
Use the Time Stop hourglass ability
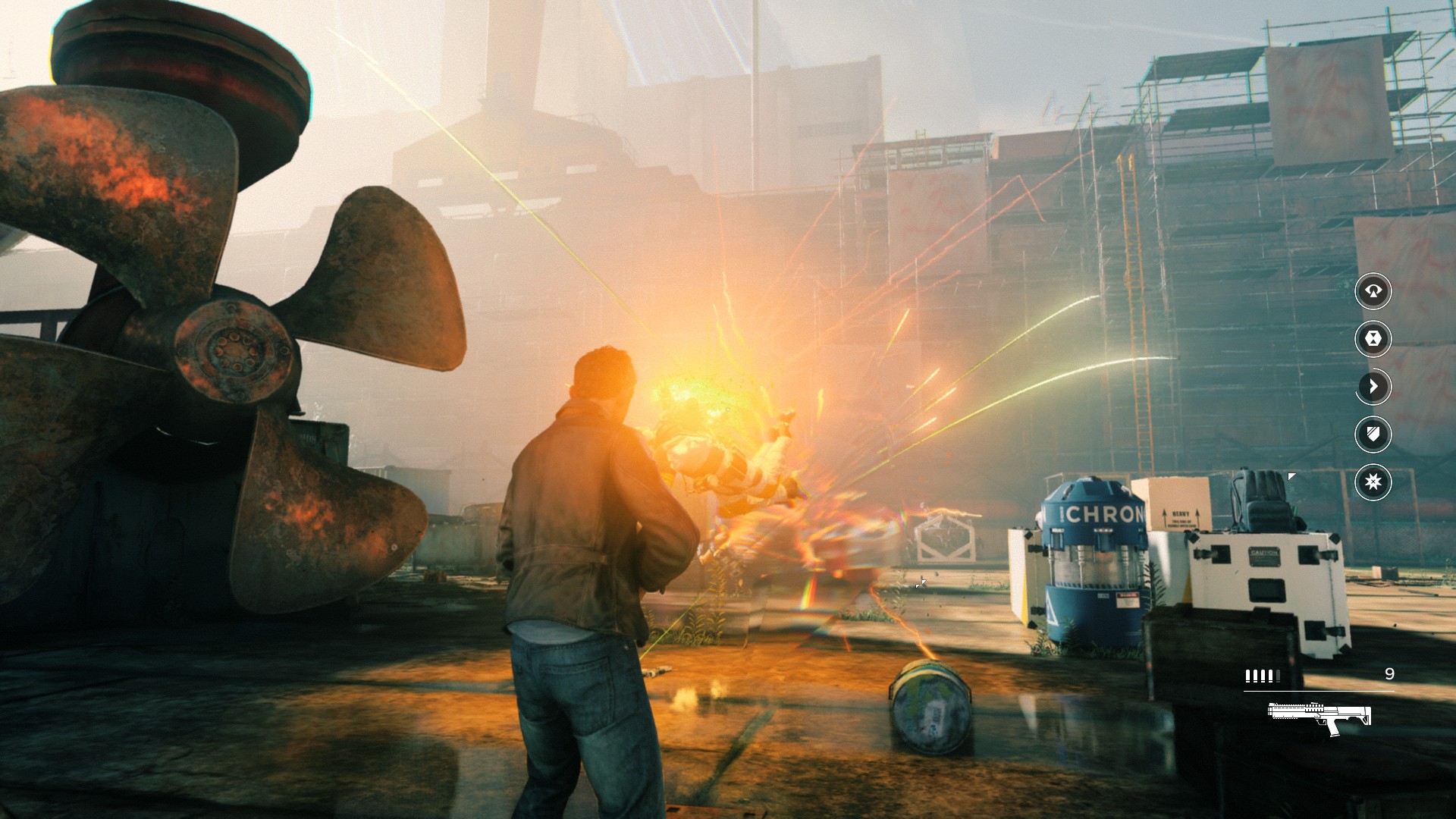point(1373,338)
